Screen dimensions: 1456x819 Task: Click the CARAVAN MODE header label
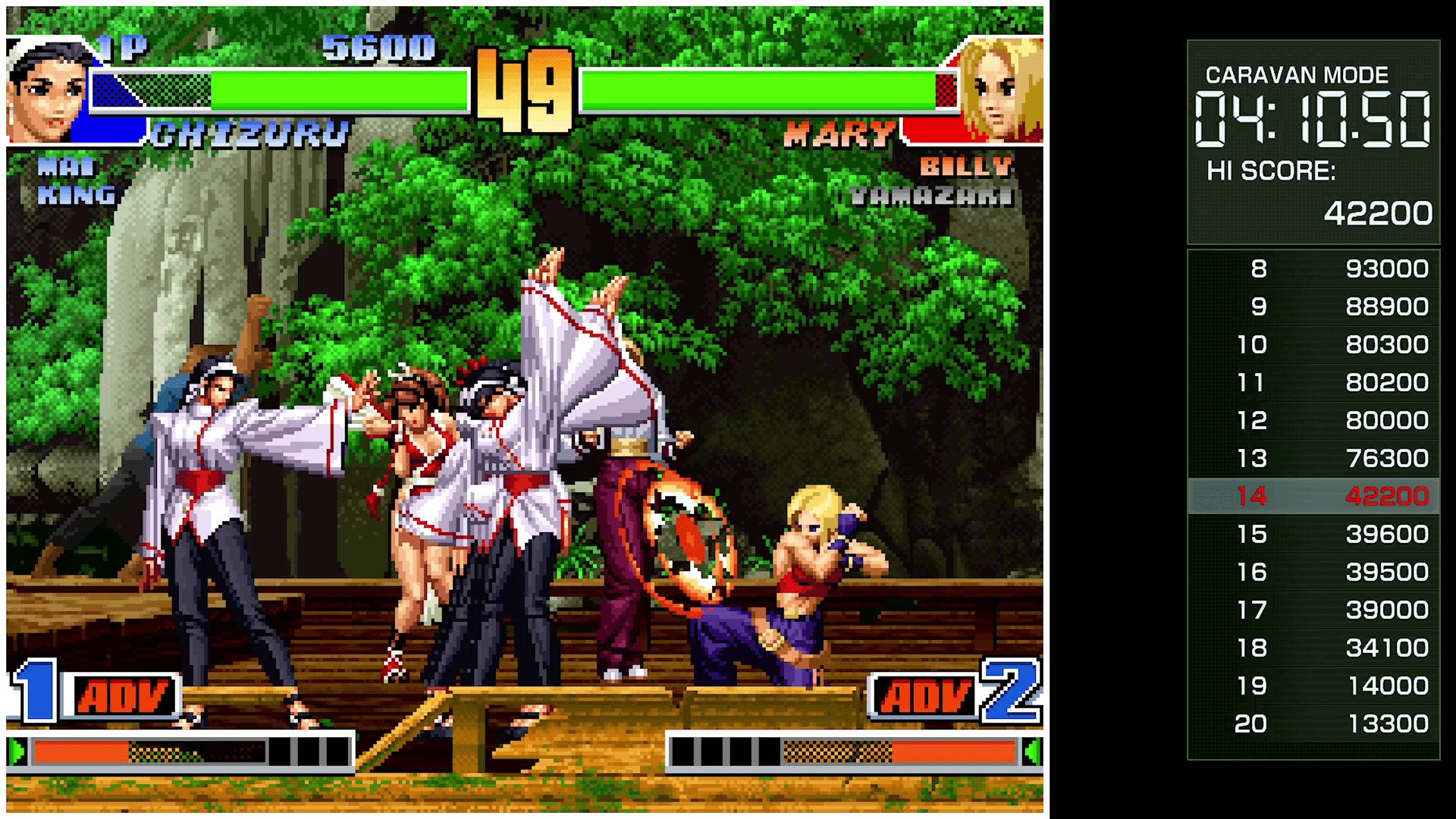point(1297,75)
